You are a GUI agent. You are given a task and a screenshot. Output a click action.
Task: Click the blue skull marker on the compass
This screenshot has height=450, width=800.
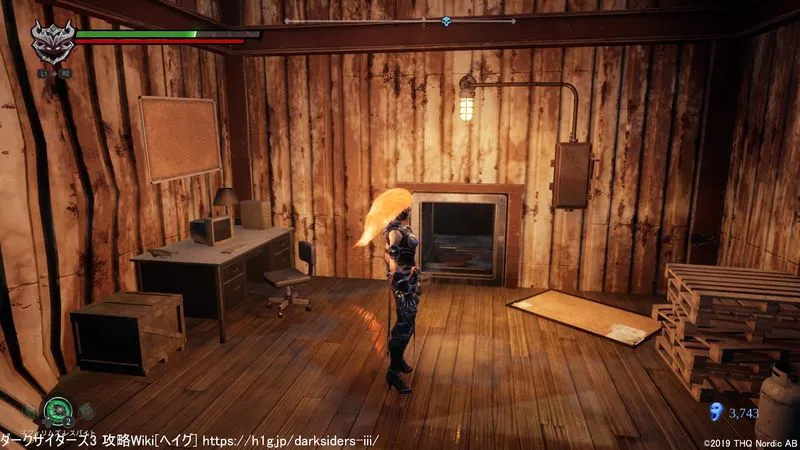pyautogui.click(x=446, y=21)
